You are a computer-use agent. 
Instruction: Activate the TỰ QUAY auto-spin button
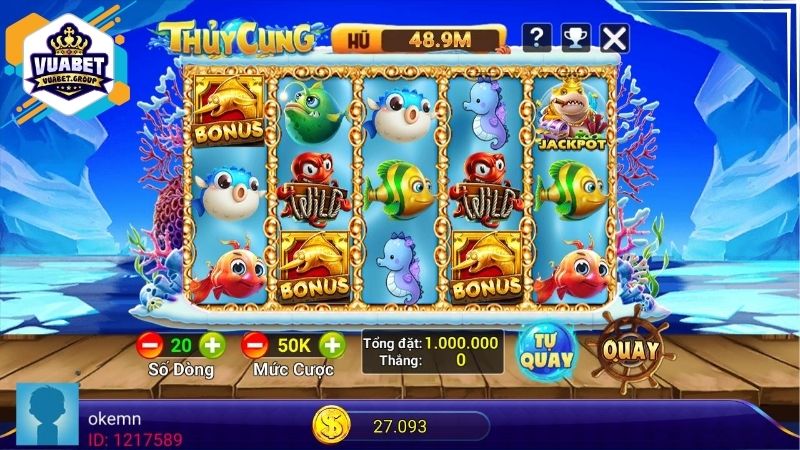coord(545,348)
